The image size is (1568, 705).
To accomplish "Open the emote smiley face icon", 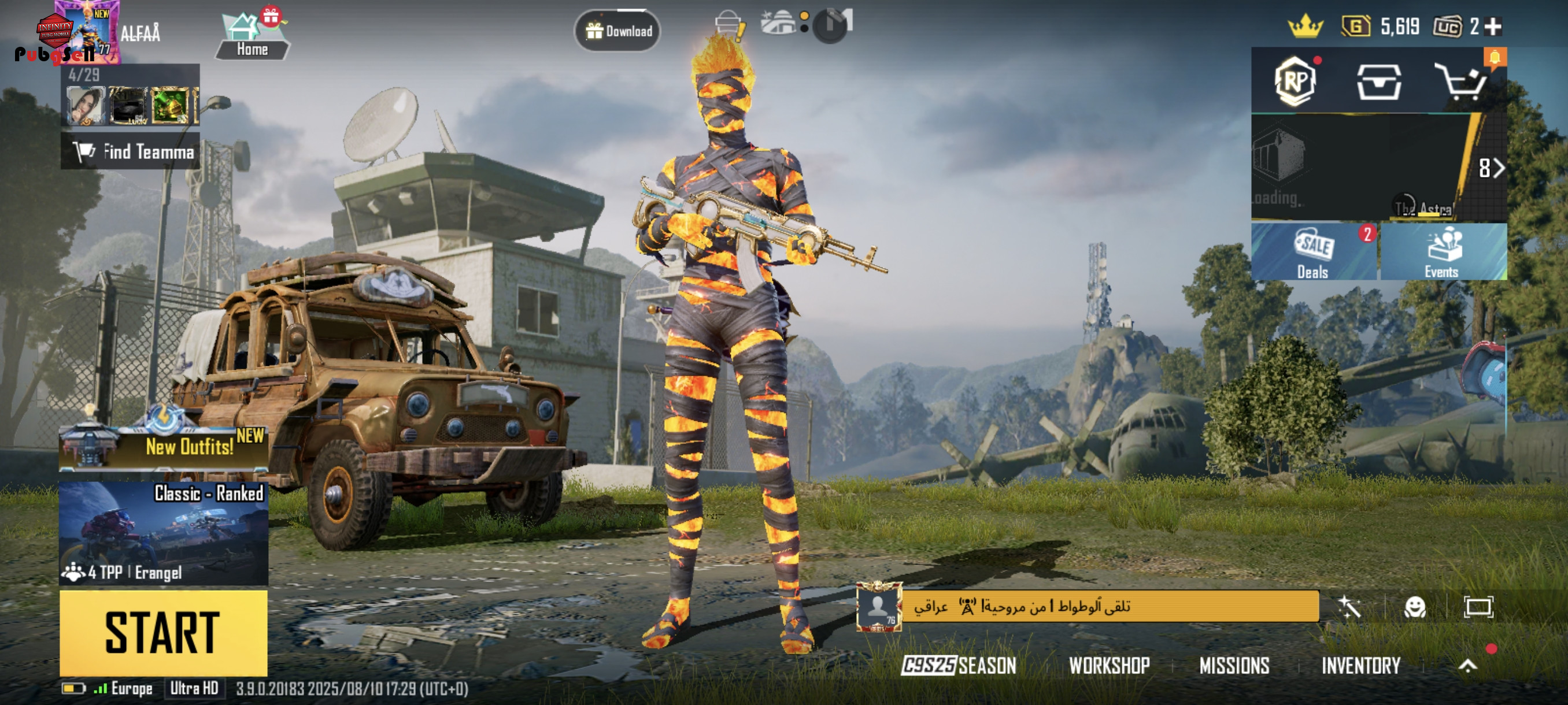I will pos(1415,606).
